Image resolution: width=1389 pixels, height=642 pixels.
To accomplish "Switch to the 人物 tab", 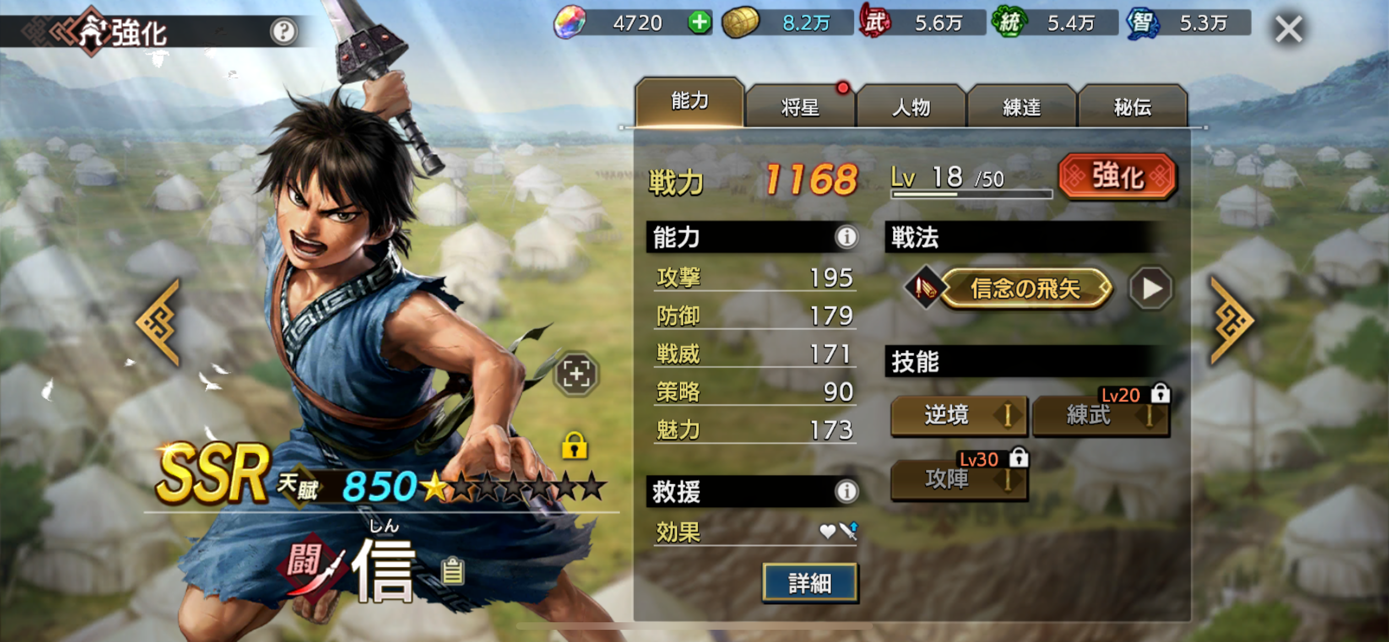I will pos(911,106).
